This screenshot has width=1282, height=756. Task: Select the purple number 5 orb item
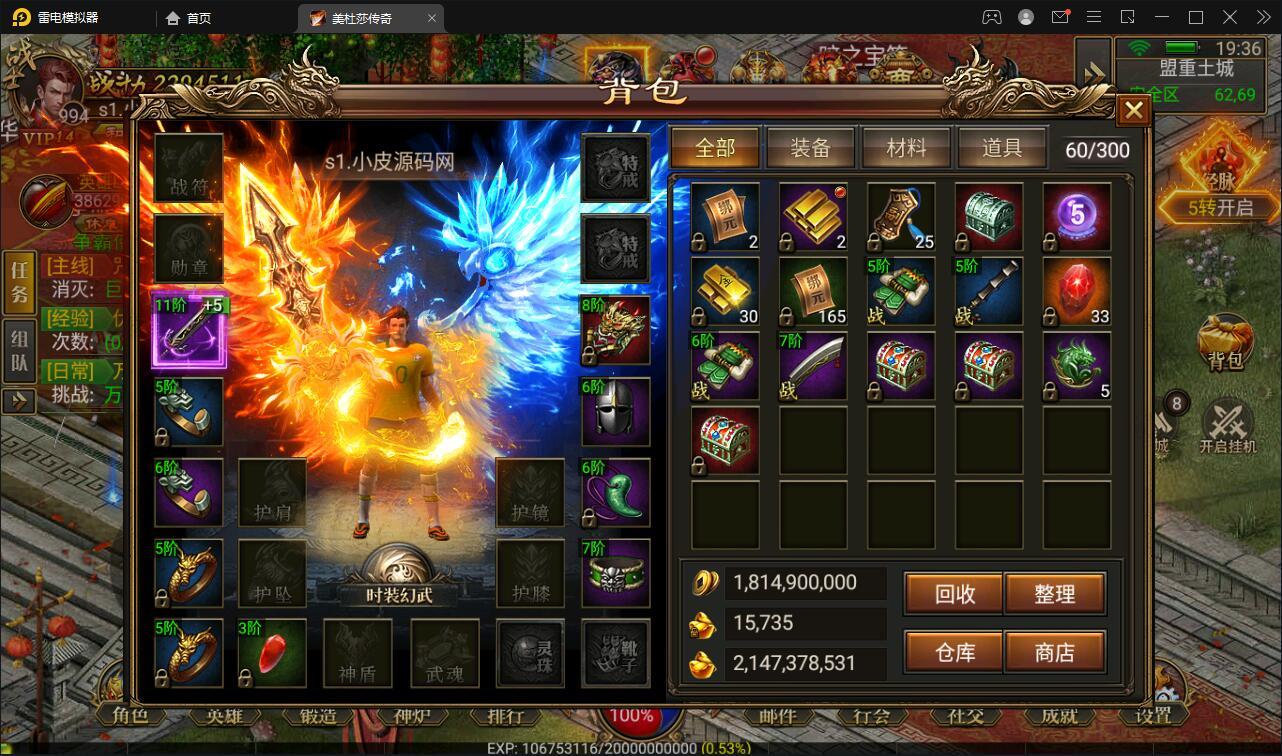click(1077, 216)
